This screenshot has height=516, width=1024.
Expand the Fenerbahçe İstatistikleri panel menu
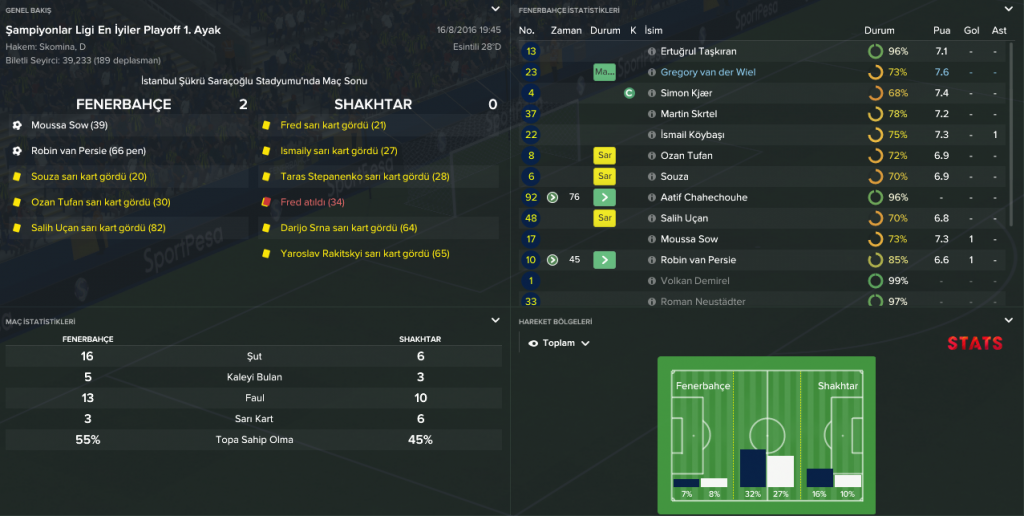[x=1008, y=9]
